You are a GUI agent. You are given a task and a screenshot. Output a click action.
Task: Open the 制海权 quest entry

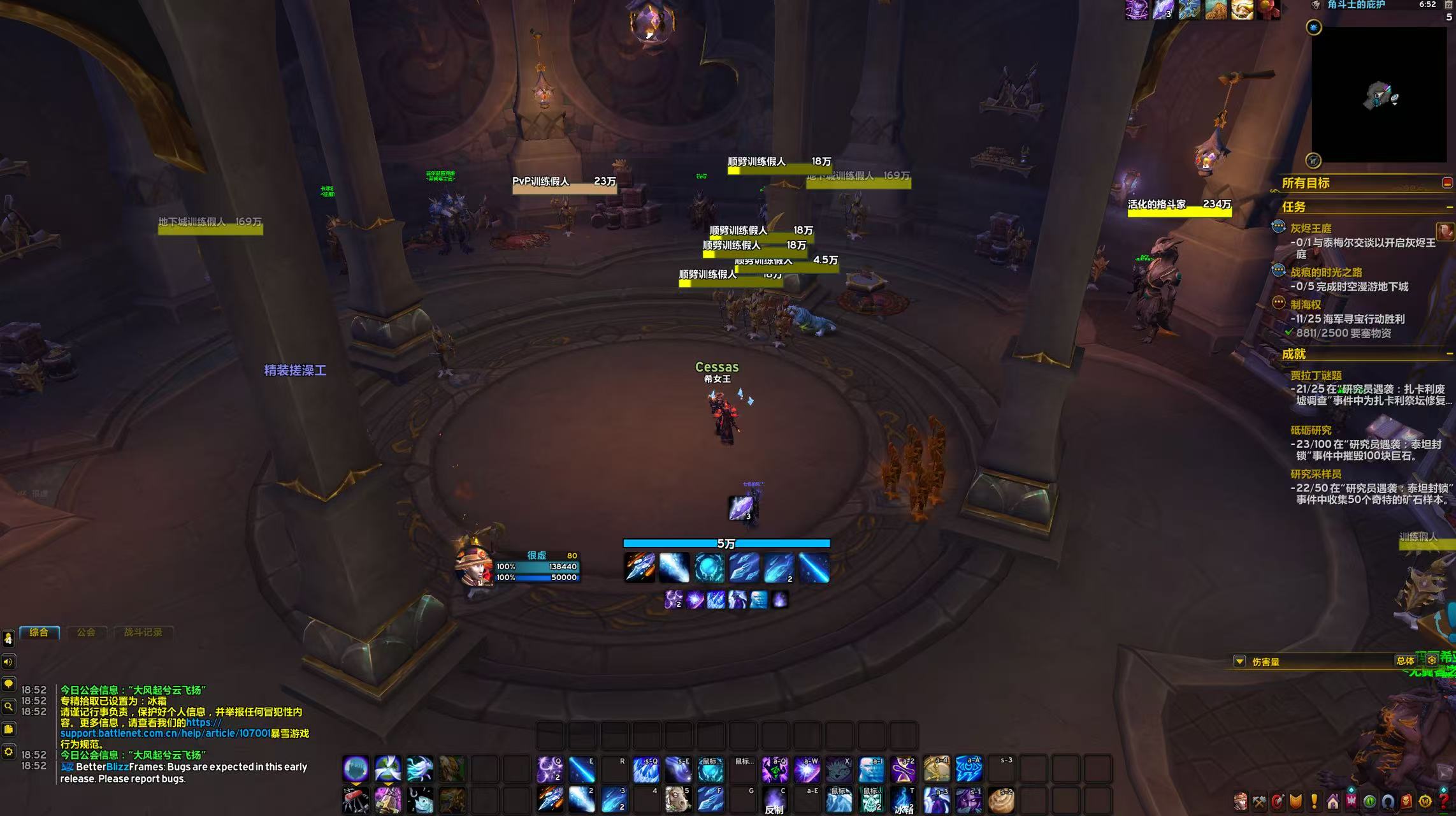(1306, 305)
